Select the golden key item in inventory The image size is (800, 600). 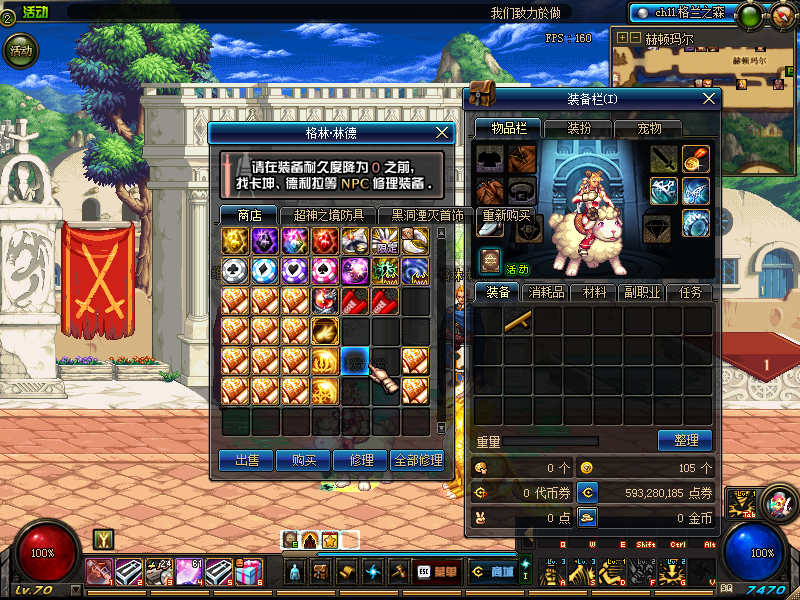pyautogui.click(x=518, y=321)
